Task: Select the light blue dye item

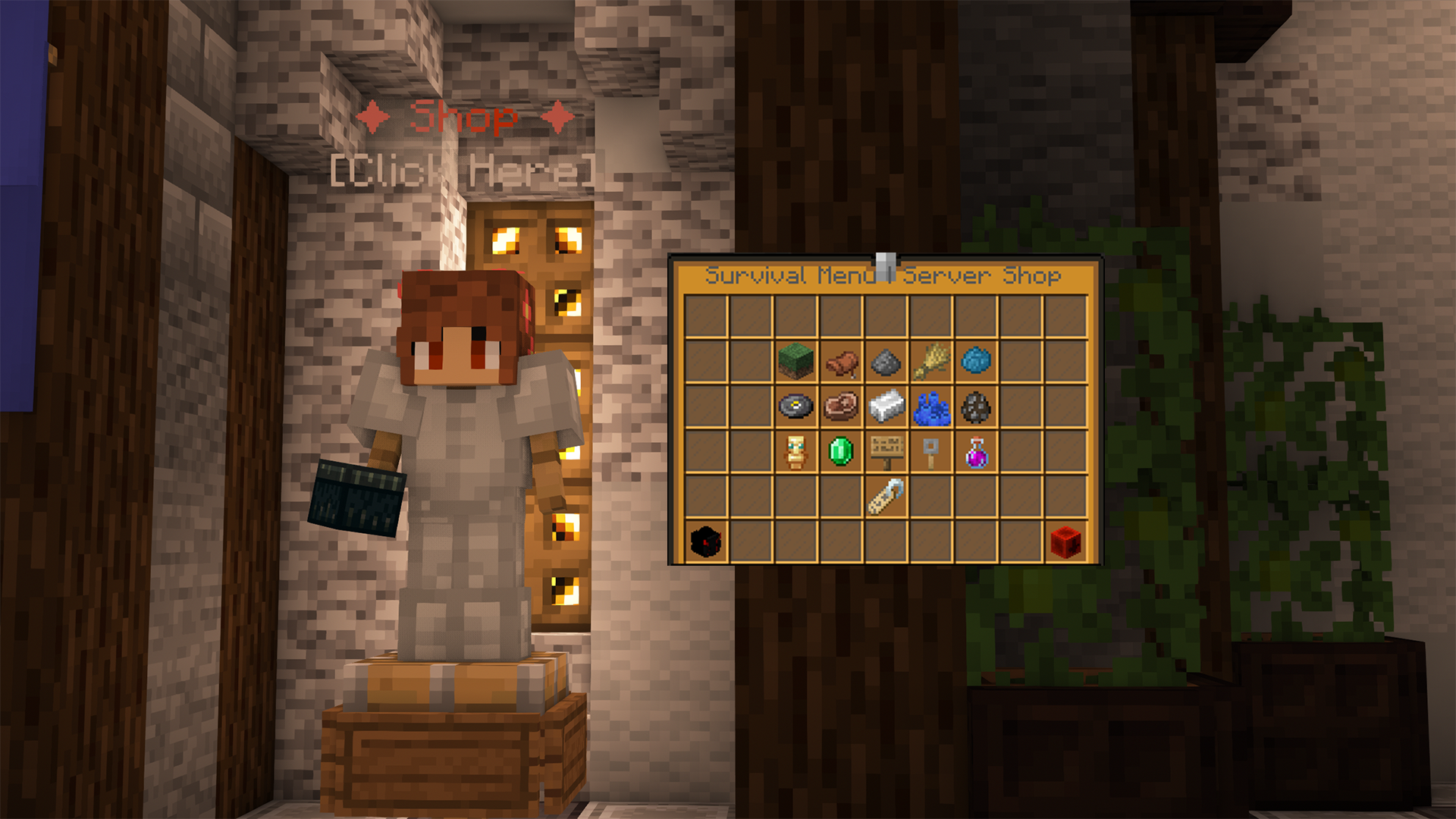Action: tap(977, 362)
